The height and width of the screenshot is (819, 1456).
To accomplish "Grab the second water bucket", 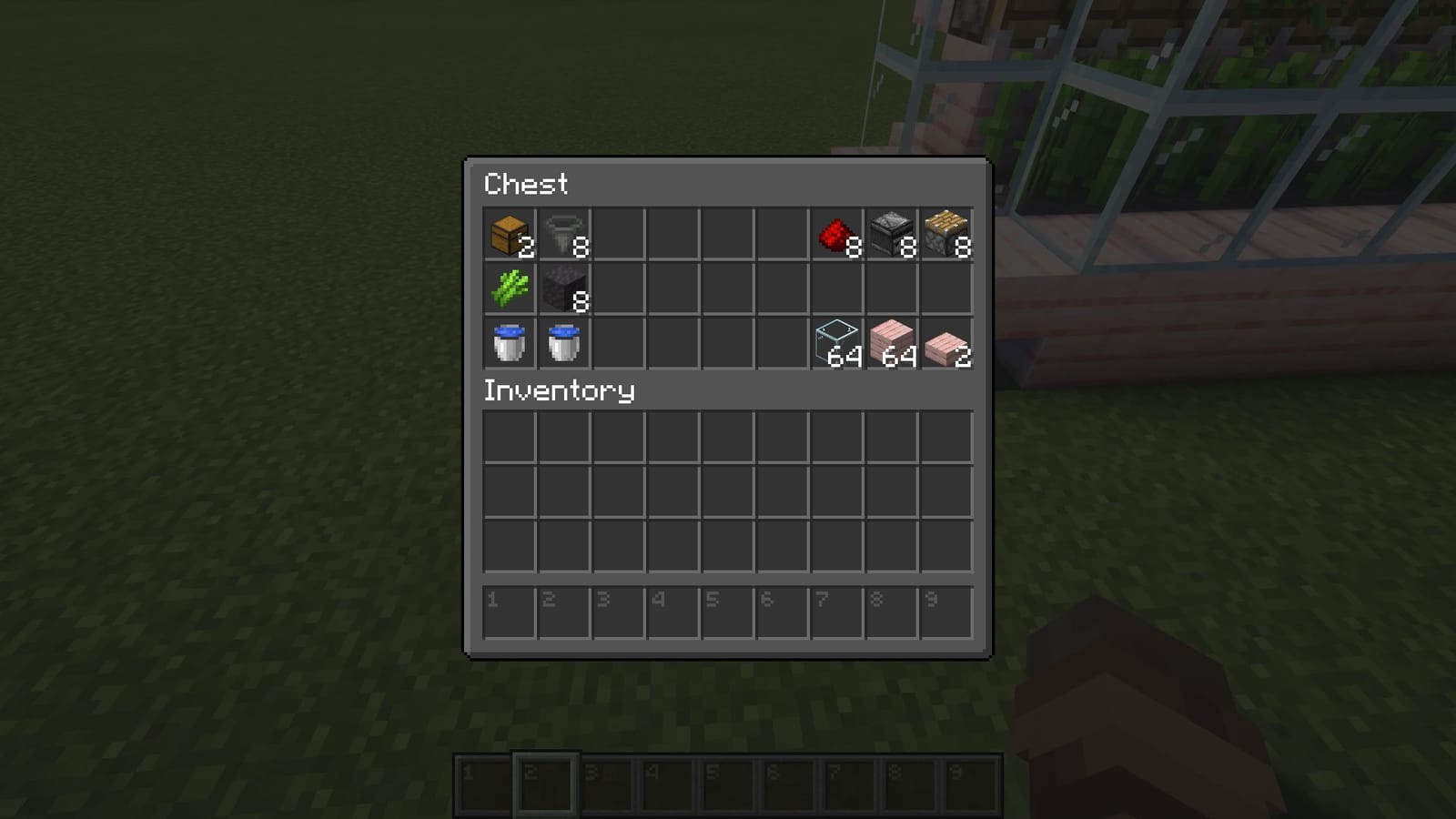I will coord(564,344).
